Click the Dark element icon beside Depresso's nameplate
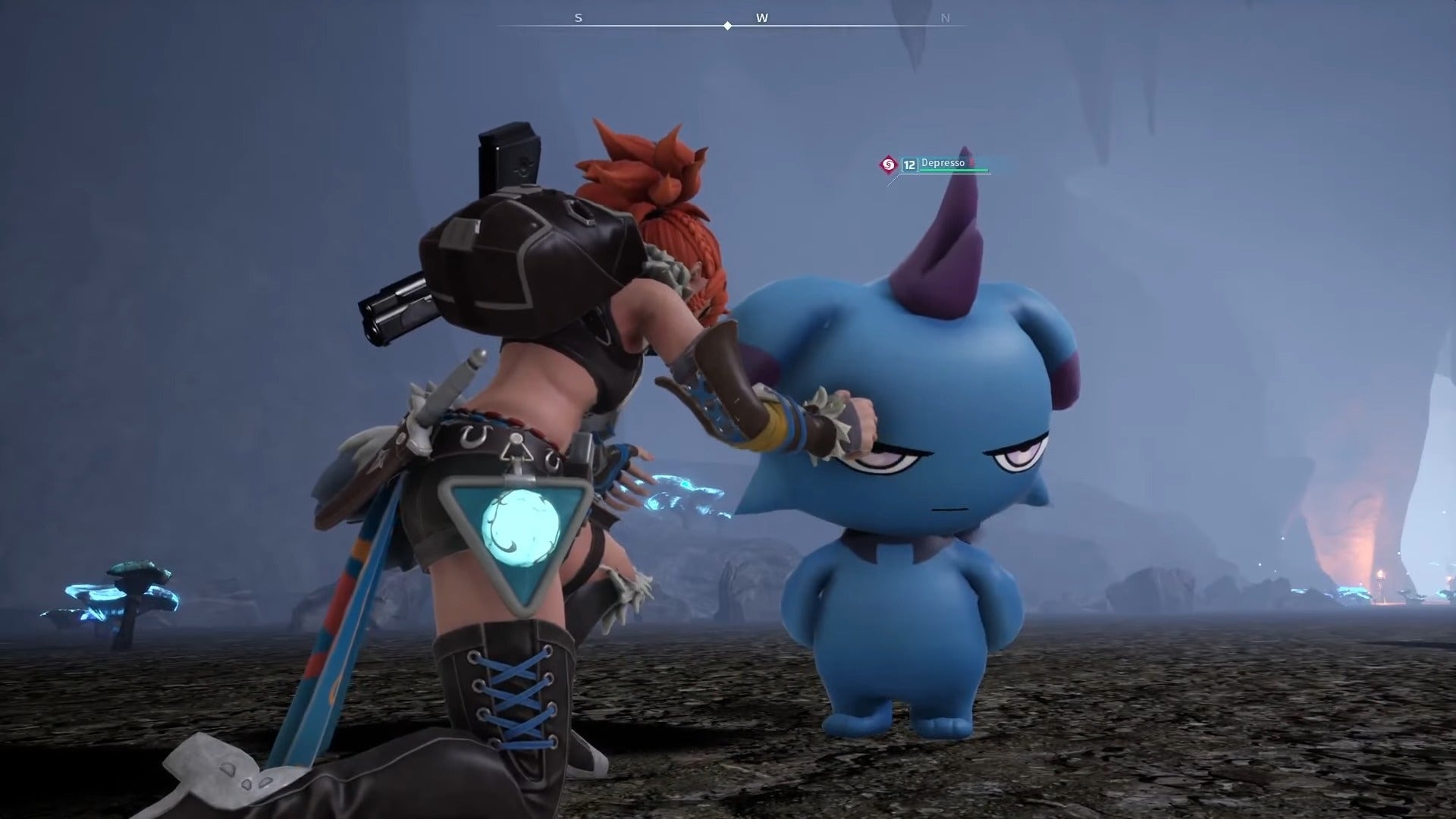The width and height of the screenshot is (1456, 819). click(x=887, y=164)
